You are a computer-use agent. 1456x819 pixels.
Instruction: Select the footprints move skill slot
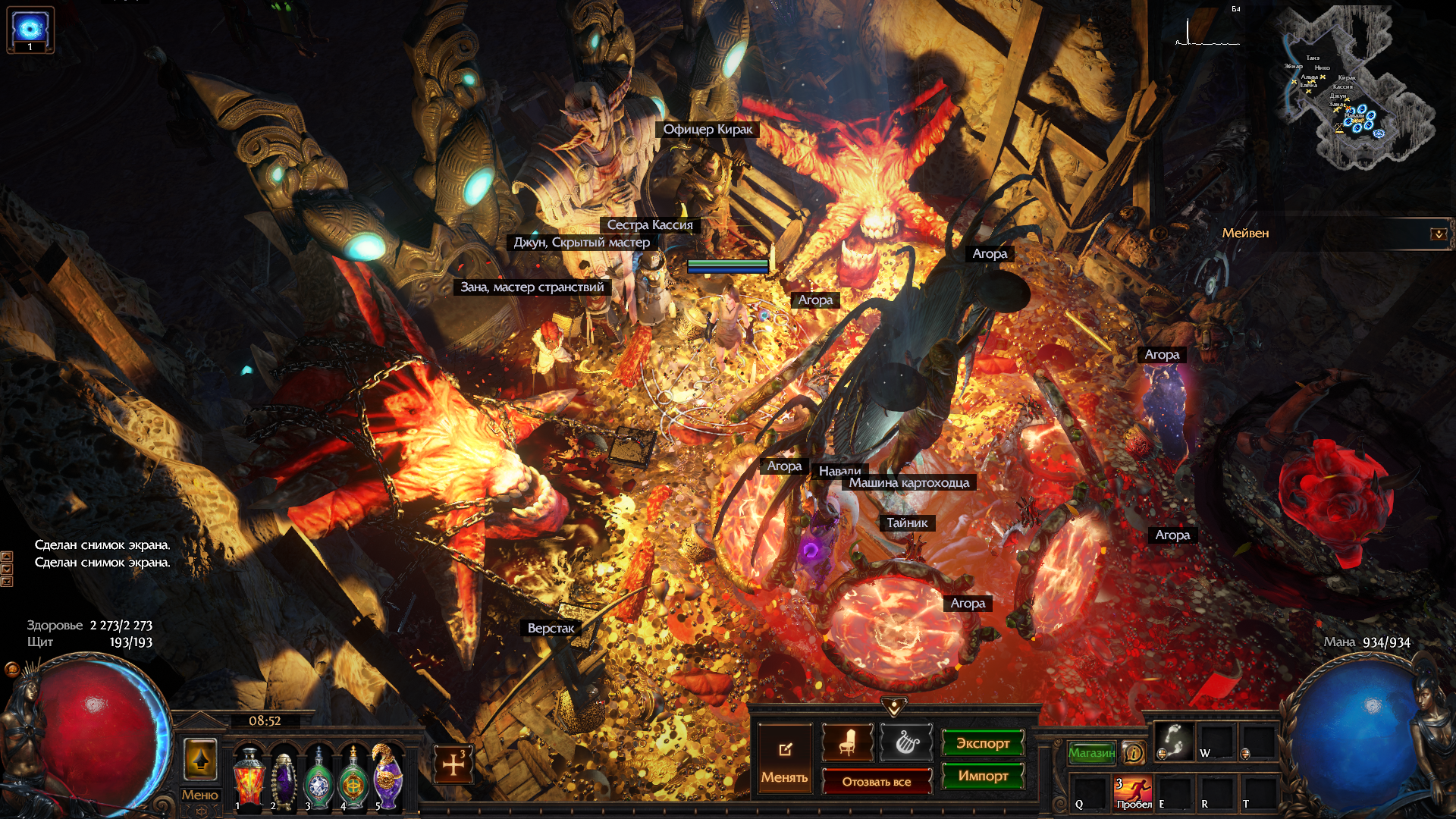[x=1173, y=740]
